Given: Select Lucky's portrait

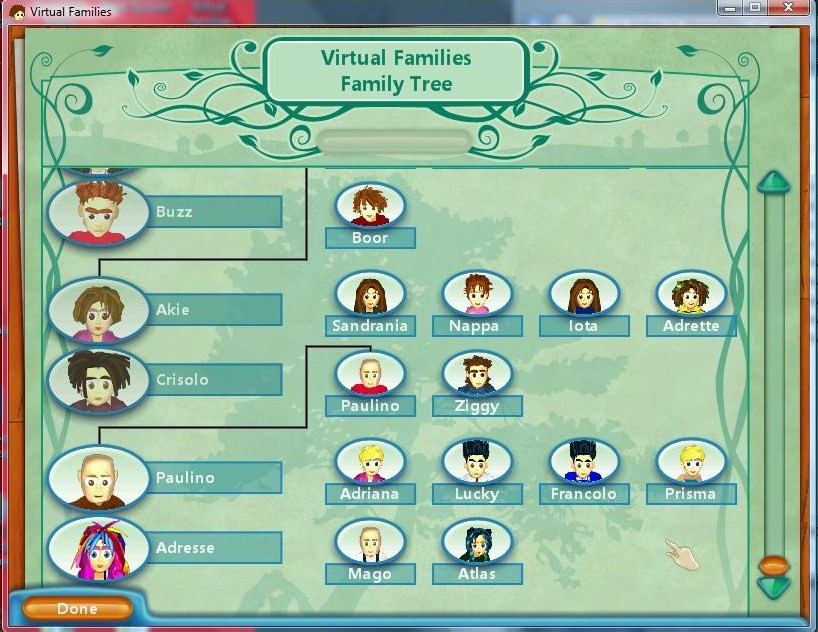Looking at the screenshot, I should click(x=477, y=461).
